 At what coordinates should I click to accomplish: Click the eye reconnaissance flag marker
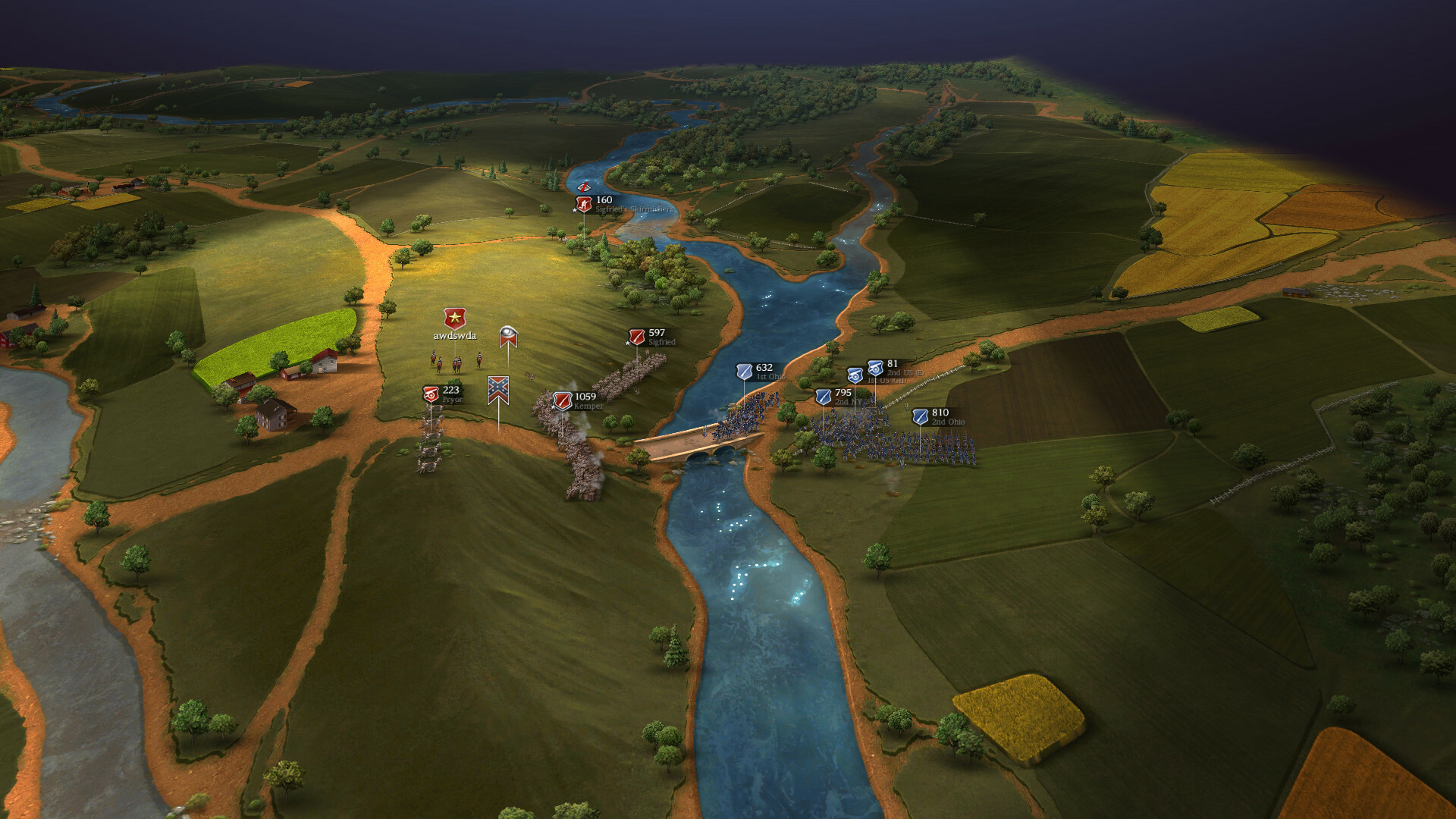(508, 337)
